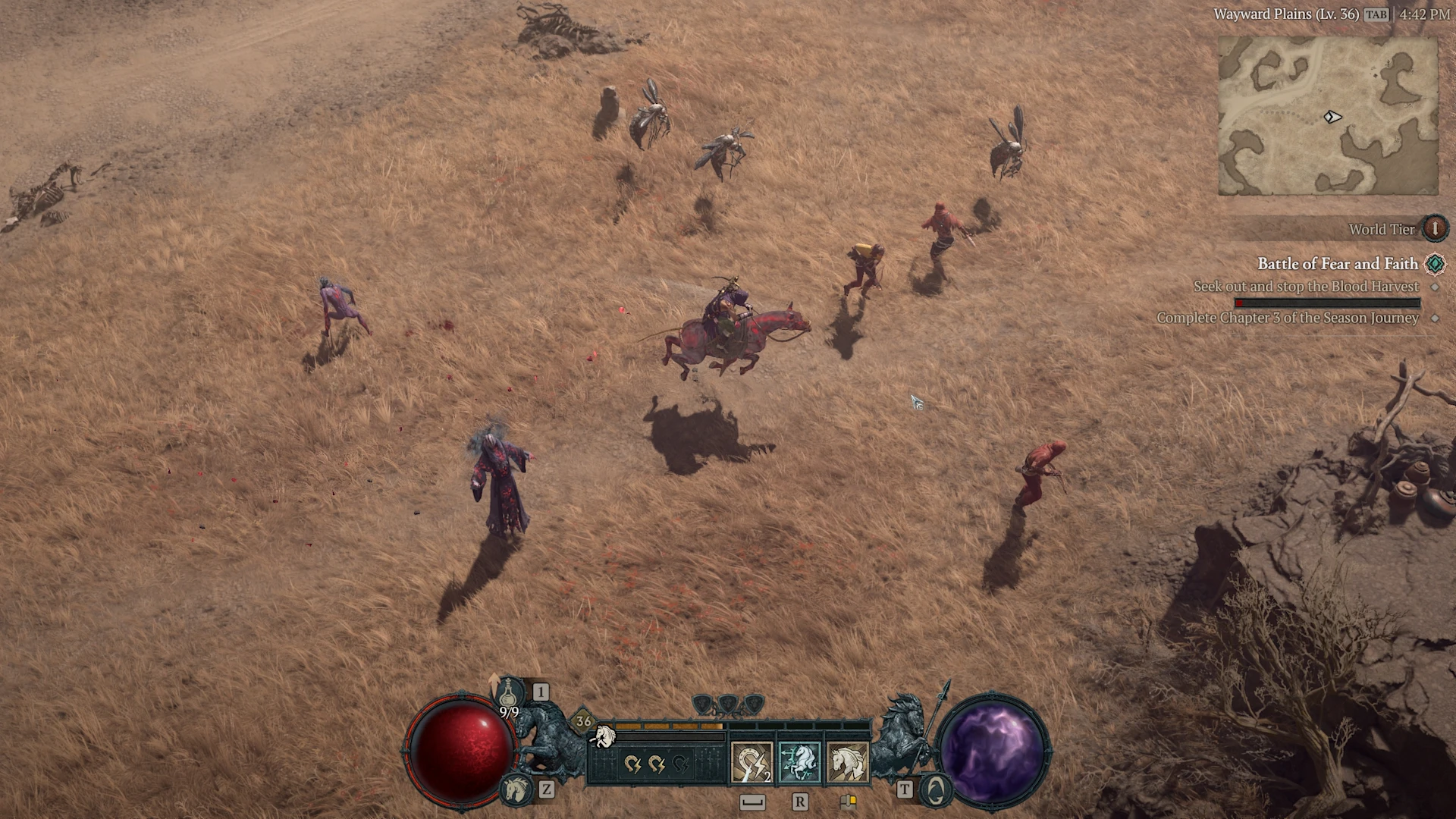The width and height of the screenshot is (1456, 819).
Task: Select the Battle of Fear and Faith quest
Action: (1337, 264)
